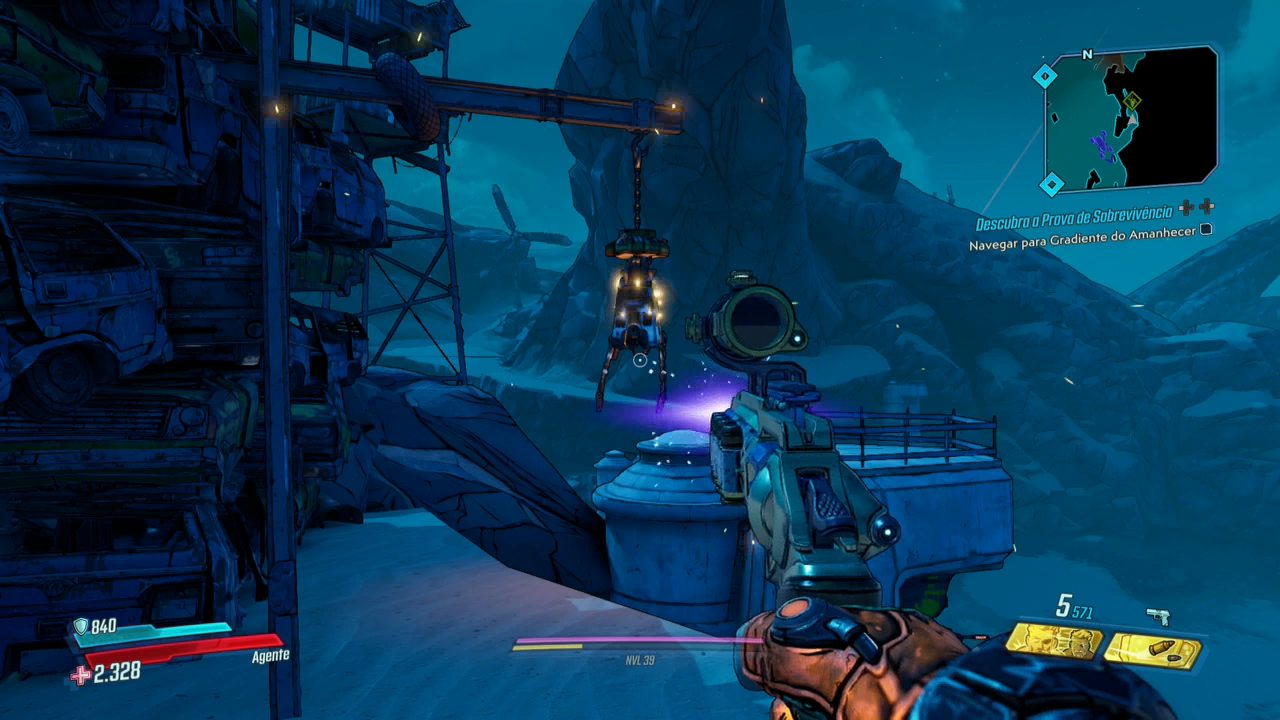Click the pistol weapon type icon
Image resolution: width=1280 pixels, height=720 pixels.
point(1158,616)
